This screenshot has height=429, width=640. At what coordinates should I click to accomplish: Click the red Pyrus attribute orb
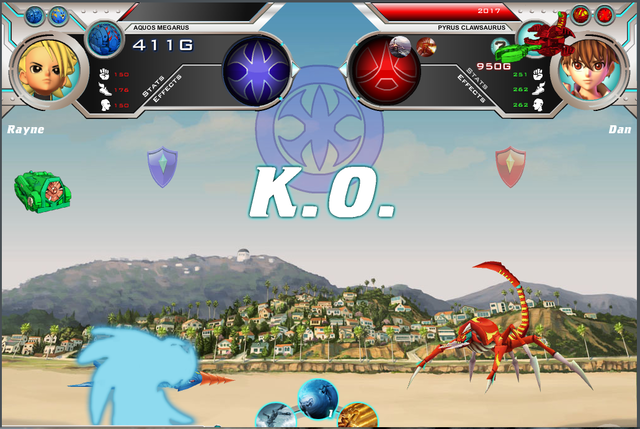pos(384,70)
